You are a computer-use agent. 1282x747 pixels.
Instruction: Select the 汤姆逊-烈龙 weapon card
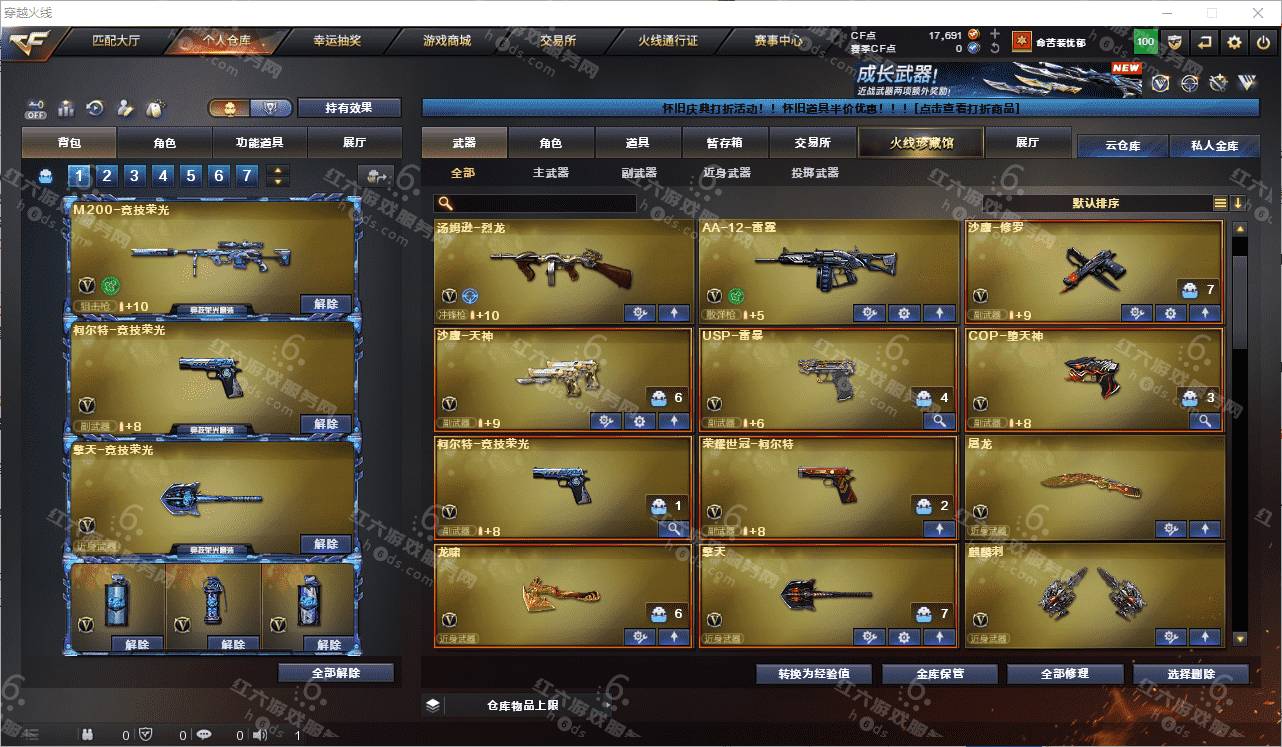563,270
